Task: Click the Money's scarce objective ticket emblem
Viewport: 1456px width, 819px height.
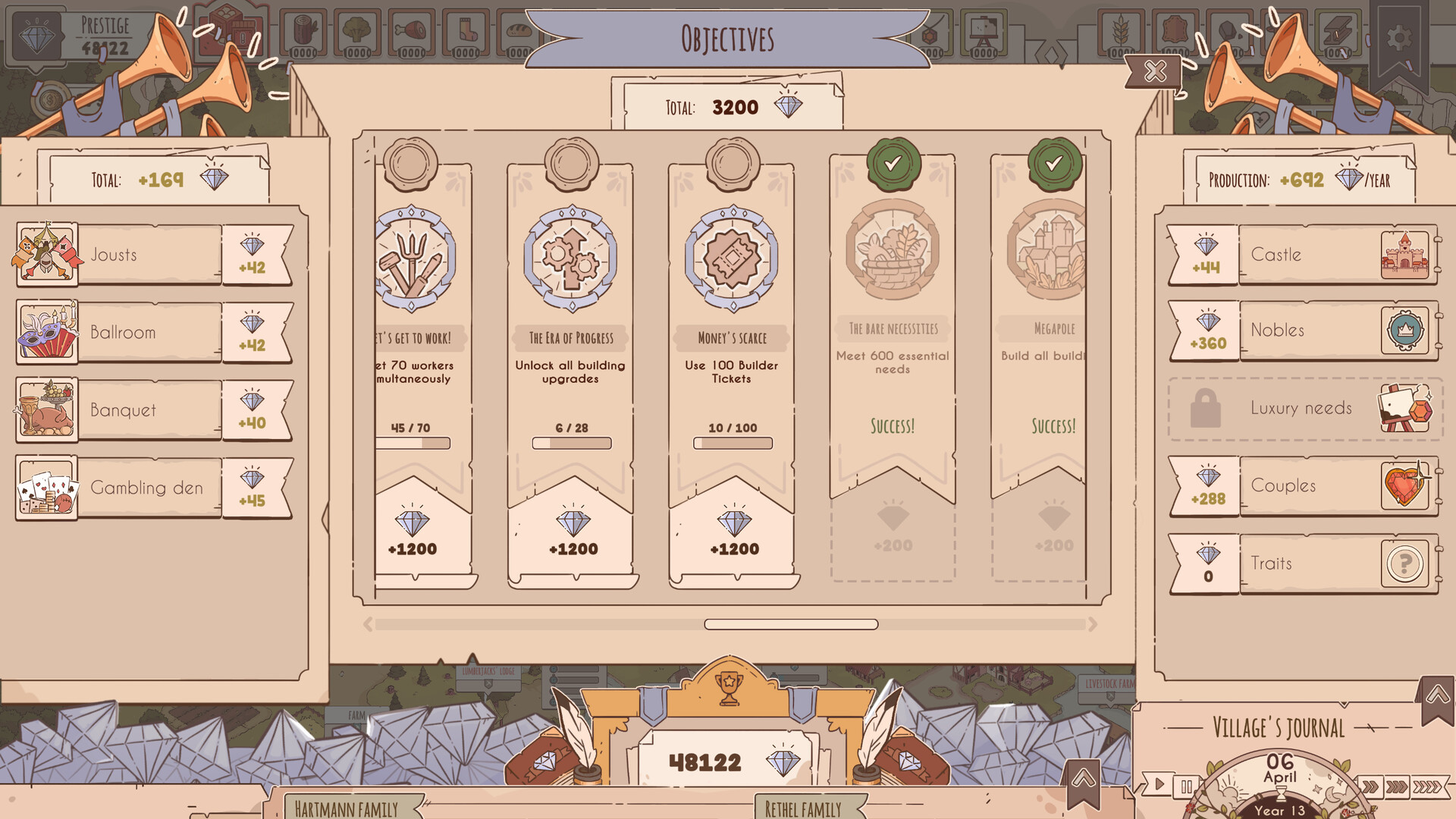Action: click(732, 258)
